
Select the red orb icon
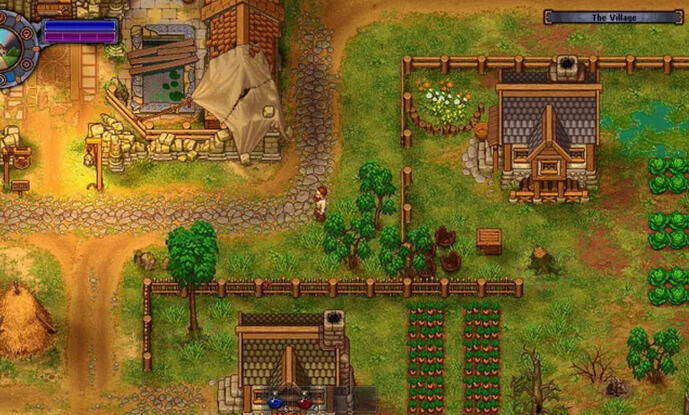305,402
